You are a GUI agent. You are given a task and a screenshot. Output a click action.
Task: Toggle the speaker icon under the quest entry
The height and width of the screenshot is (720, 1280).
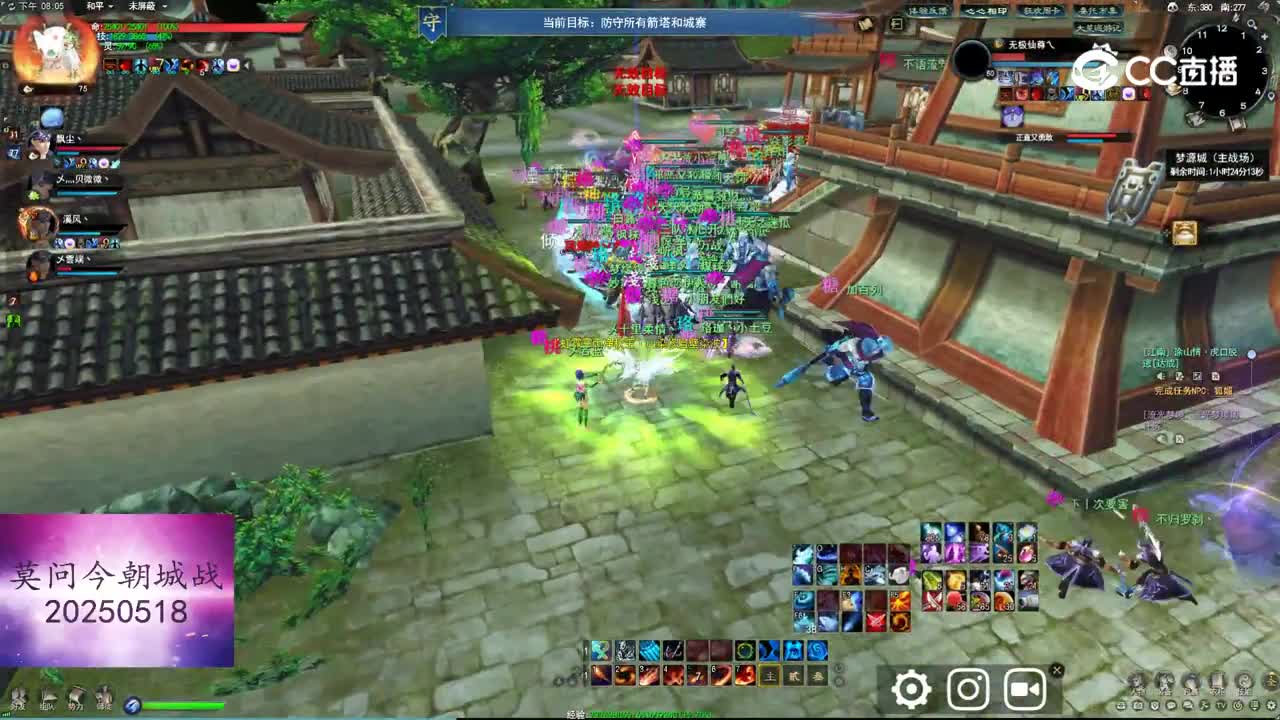[x=1161, y=376]
